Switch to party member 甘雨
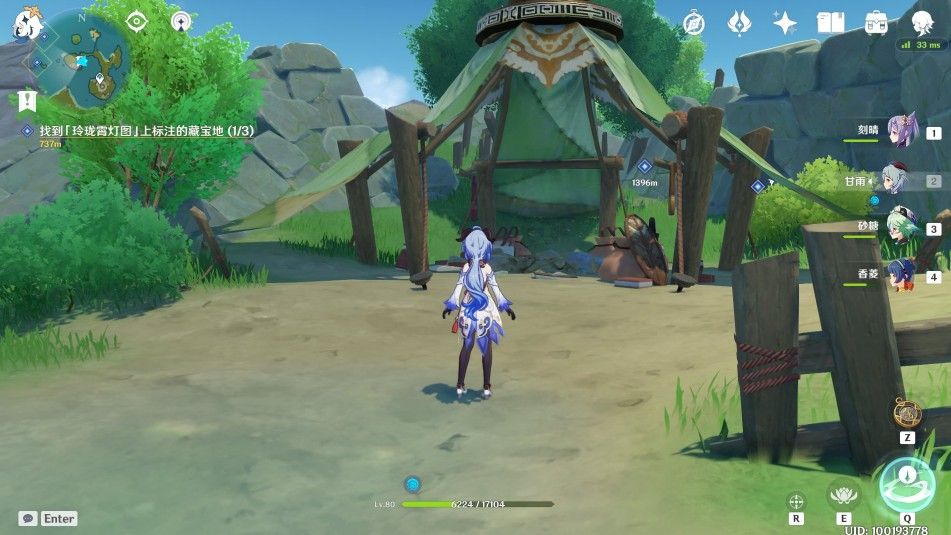Screen dimensions: 951x535 [x=902, y=181]
